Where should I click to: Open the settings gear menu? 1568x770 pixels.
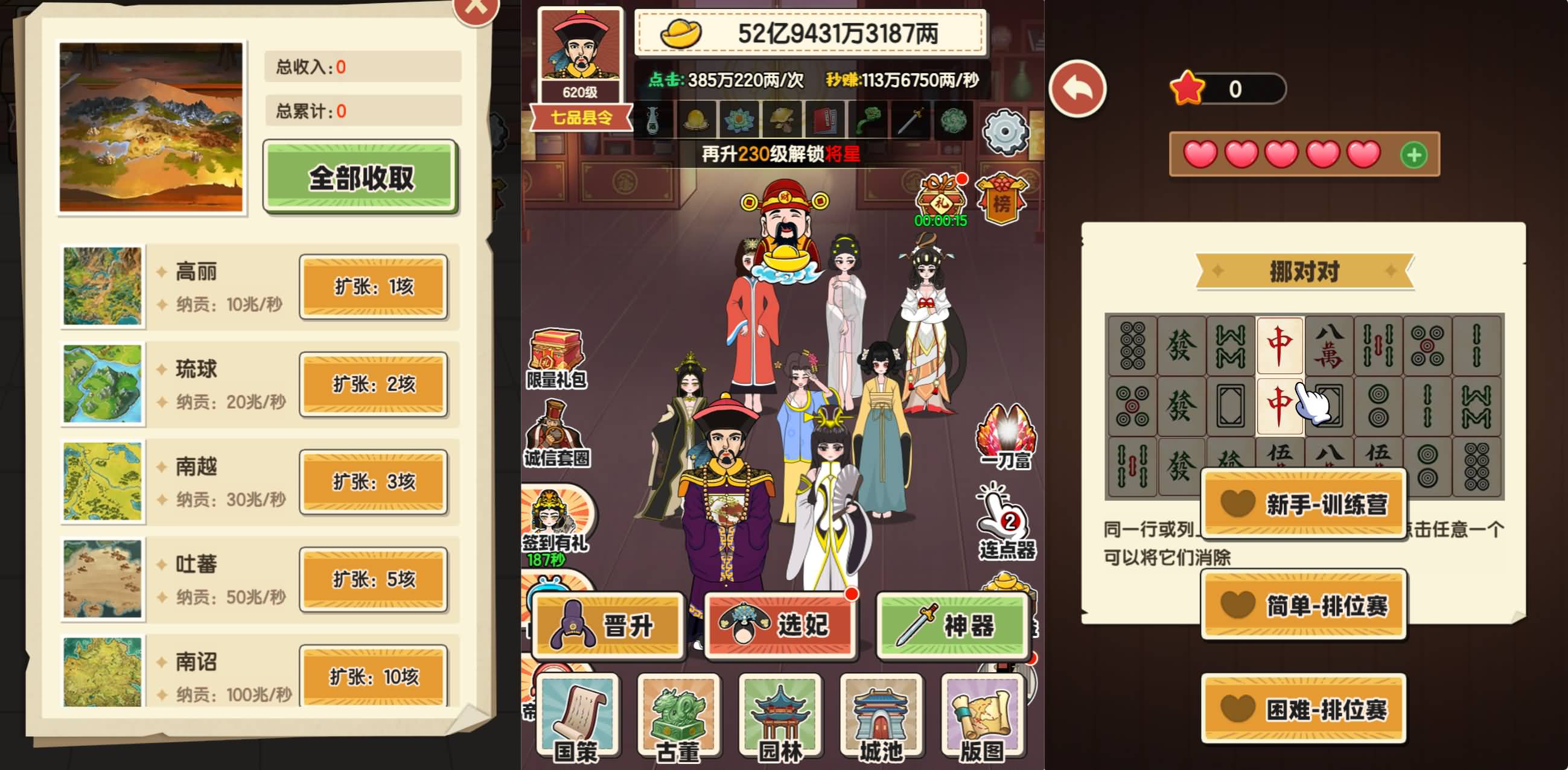[1005, 133]
